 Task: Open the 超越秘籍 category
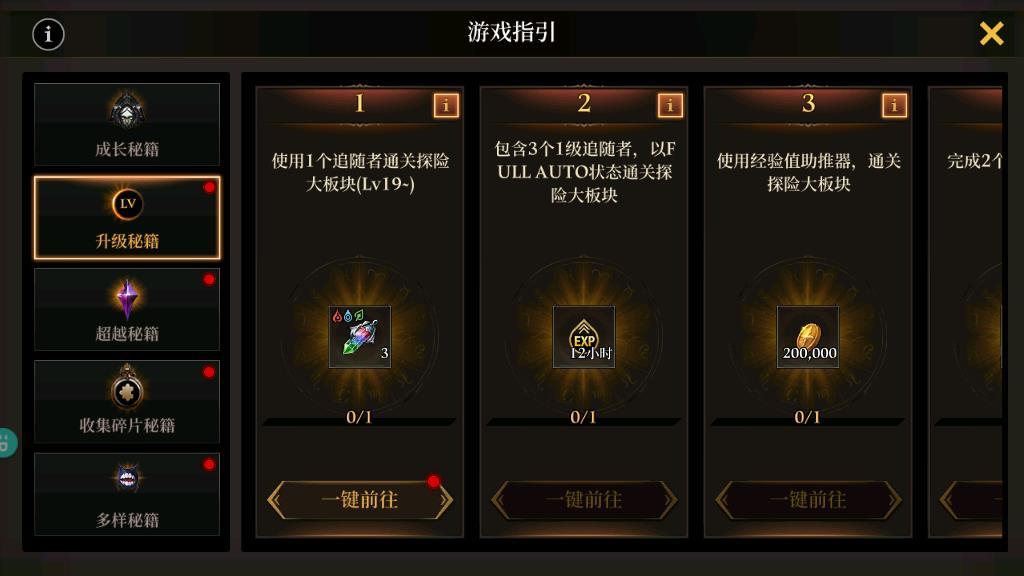(127, 309)
